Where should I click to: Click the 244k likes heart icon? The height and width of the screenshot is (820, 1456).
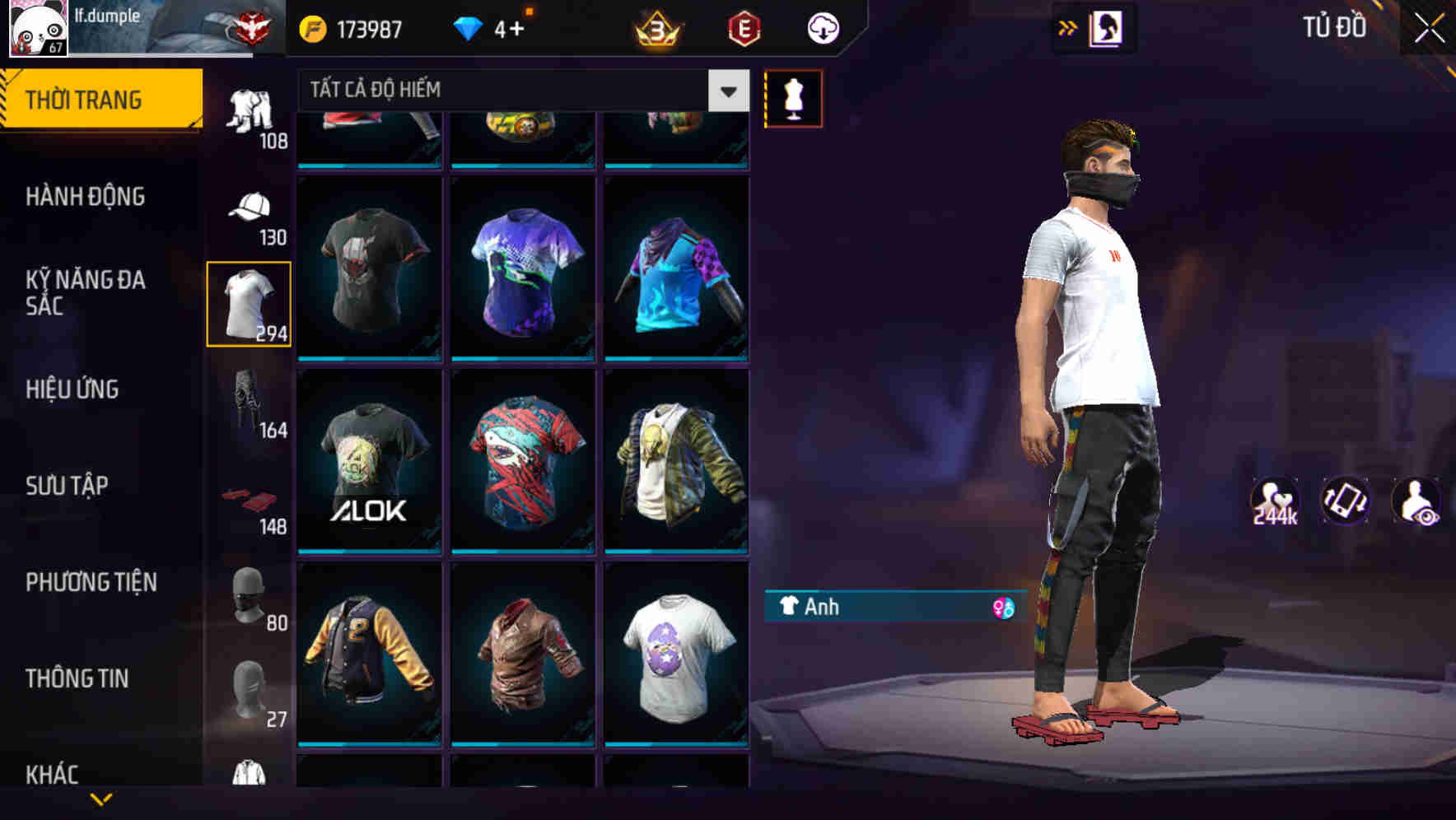(x=1274, y=500)
